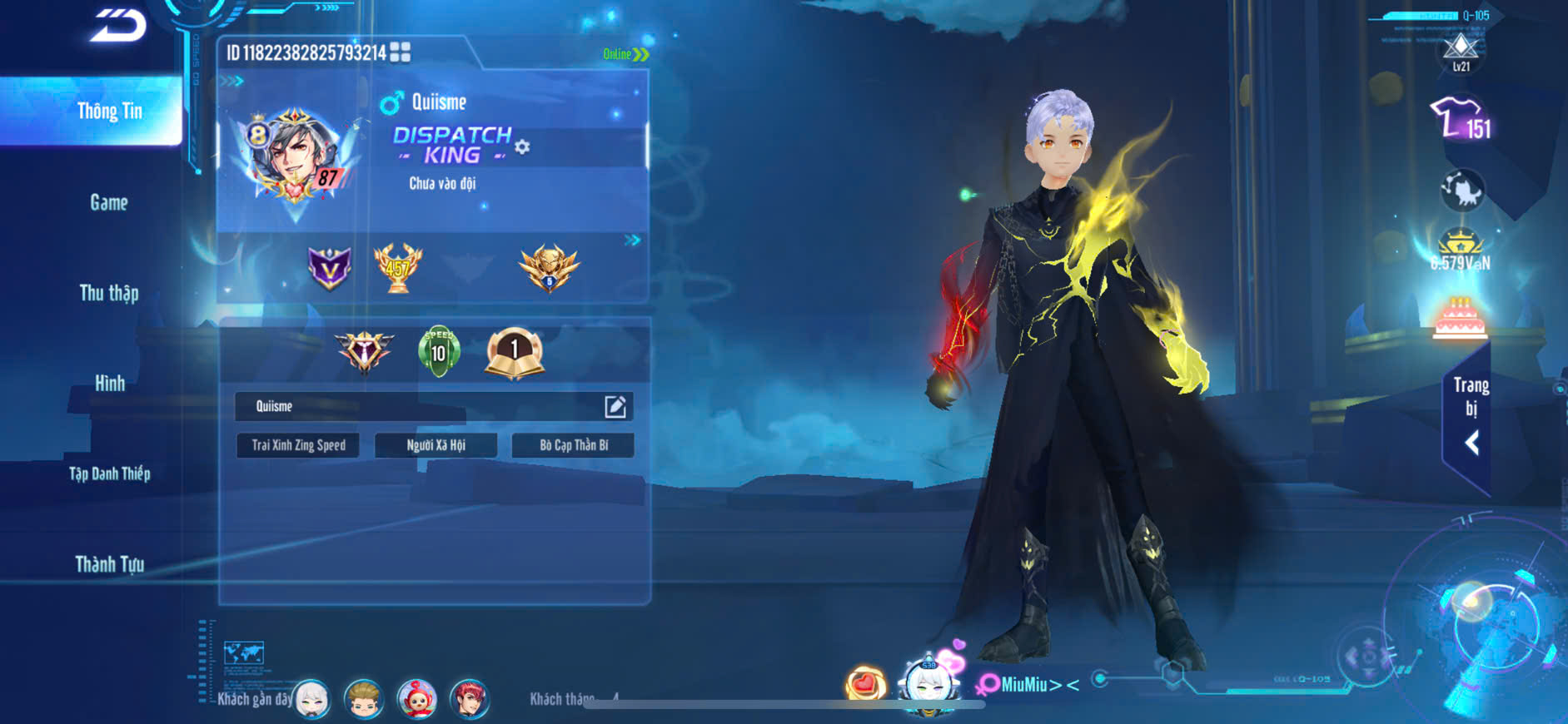Viewport: 1568px width, 724px height.
Task: Send a like with the heart button
Action: tap(865, 684)
